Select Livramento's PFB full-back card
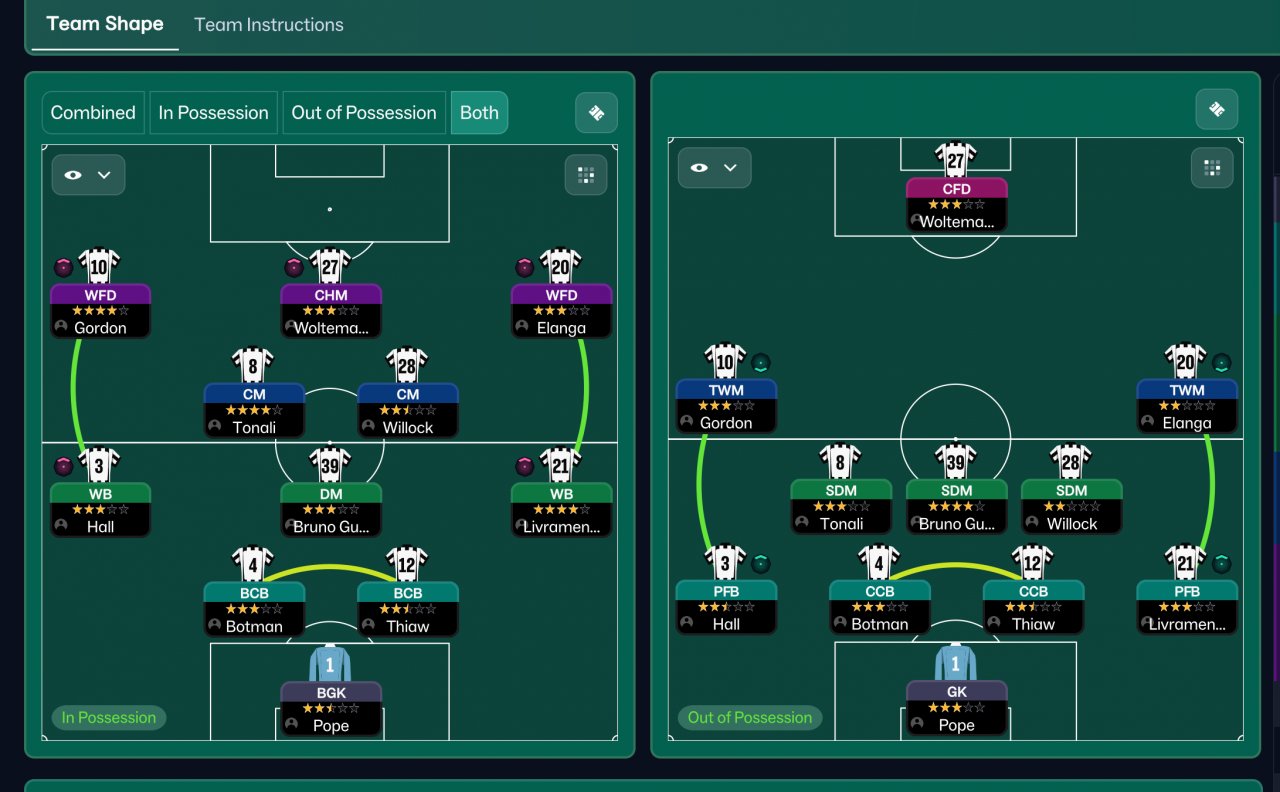Image resolution: width=1280 pixels, height=792 pixels. 1187,607
